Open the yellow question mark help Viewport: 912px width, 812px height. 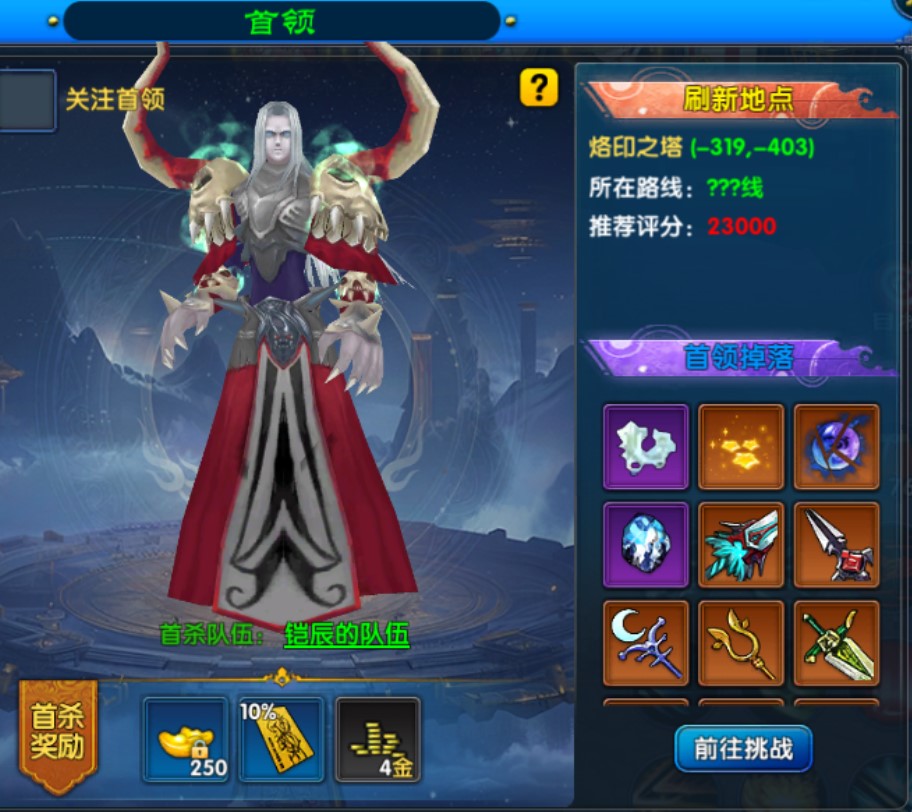tap(538, 88)
